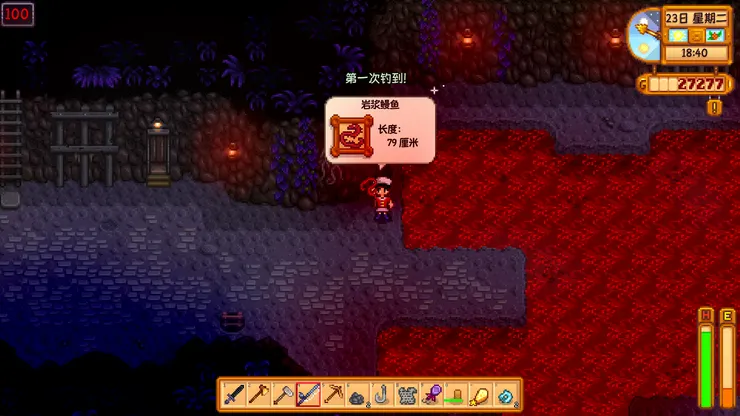Choose the blue swirl item slot
The height and width of the screenshot is (416, 740).
506,394
